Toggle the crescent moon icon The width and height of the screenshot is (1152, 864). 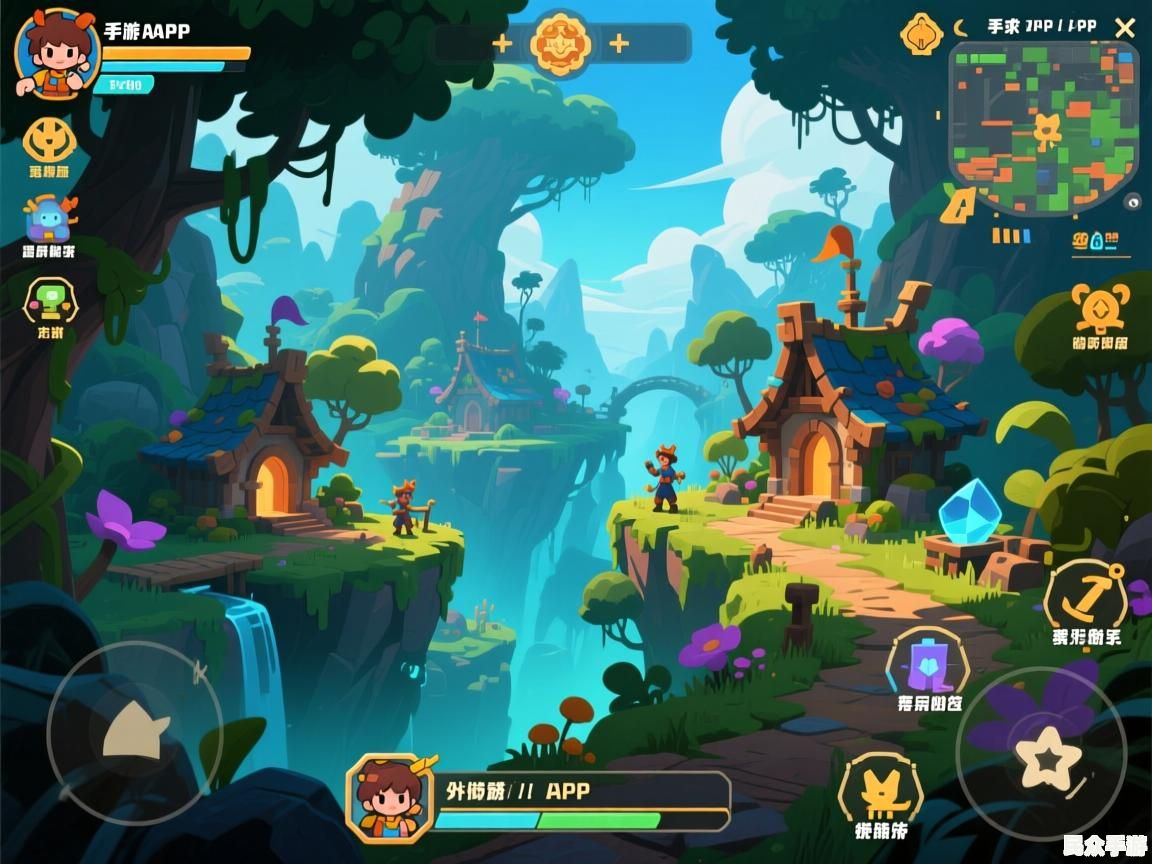tap(961, 28)
